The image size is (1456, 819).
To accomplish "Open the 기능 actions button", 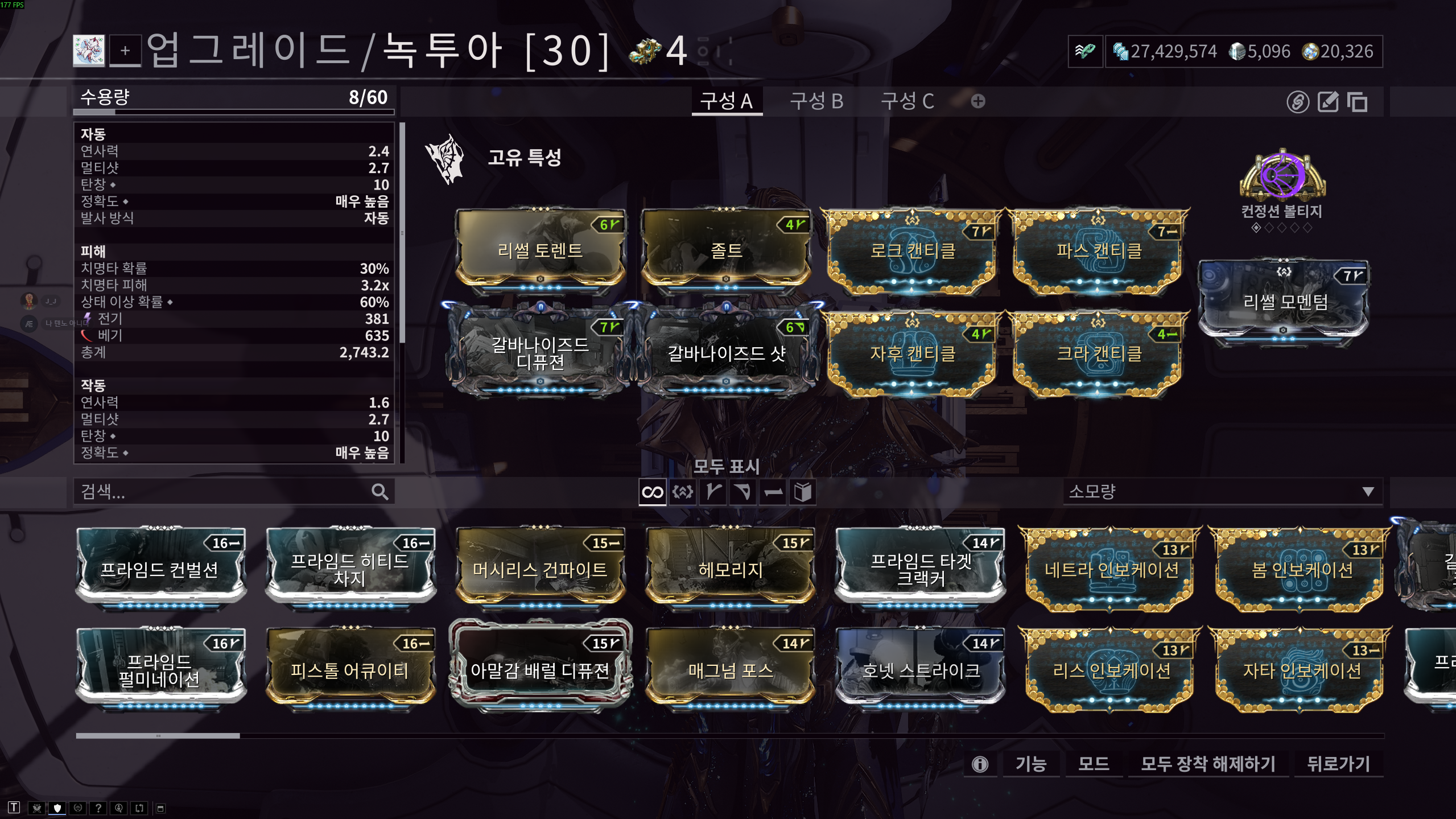I will click(x=1030, y=763).
